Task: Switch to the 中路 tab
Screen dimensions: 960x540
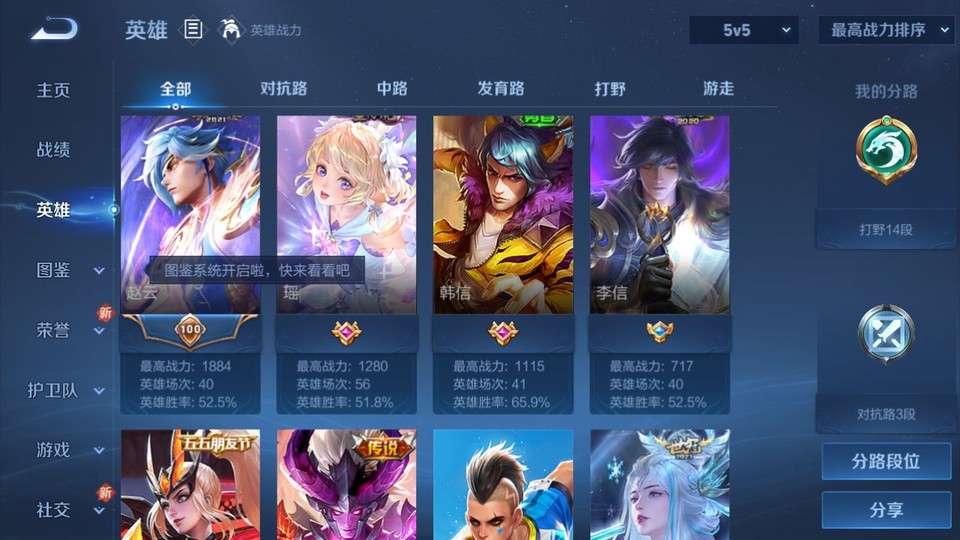Action: point(392,89)
